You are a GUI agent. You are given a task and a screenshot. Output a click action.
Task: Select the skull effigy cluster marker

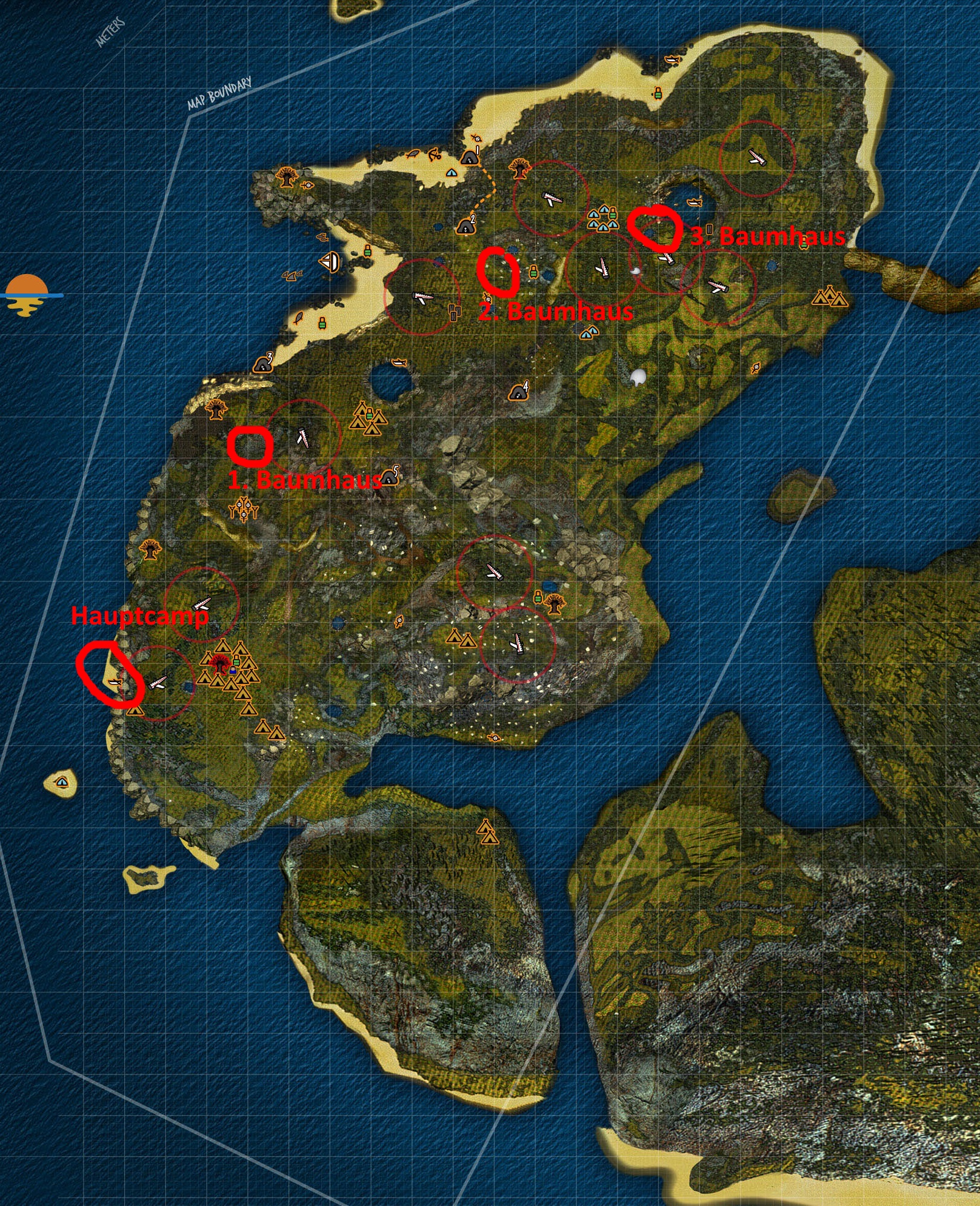244,508
